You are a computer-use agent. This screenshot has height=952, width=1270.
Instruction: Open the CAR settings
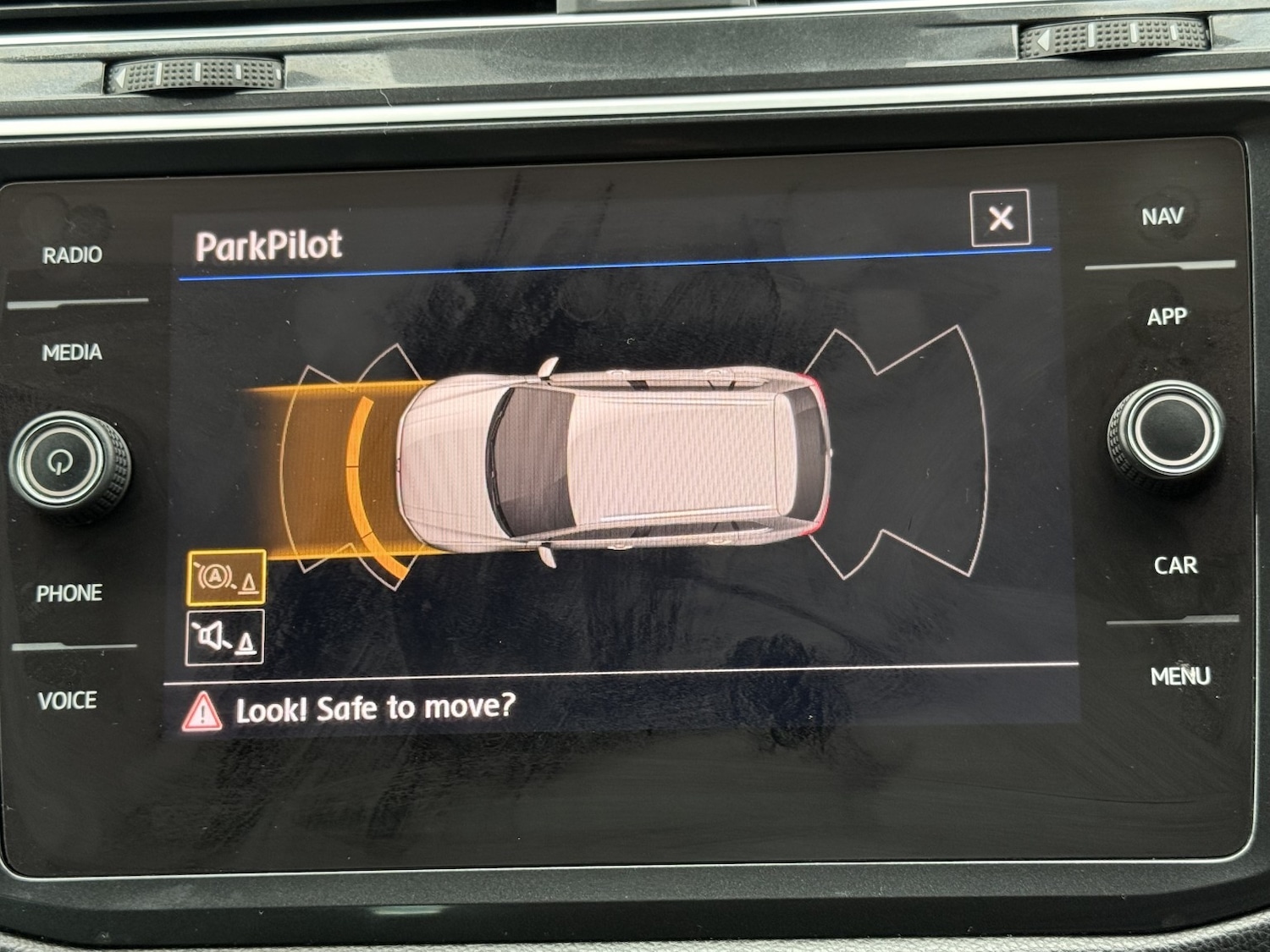(x=1175, y=565)
